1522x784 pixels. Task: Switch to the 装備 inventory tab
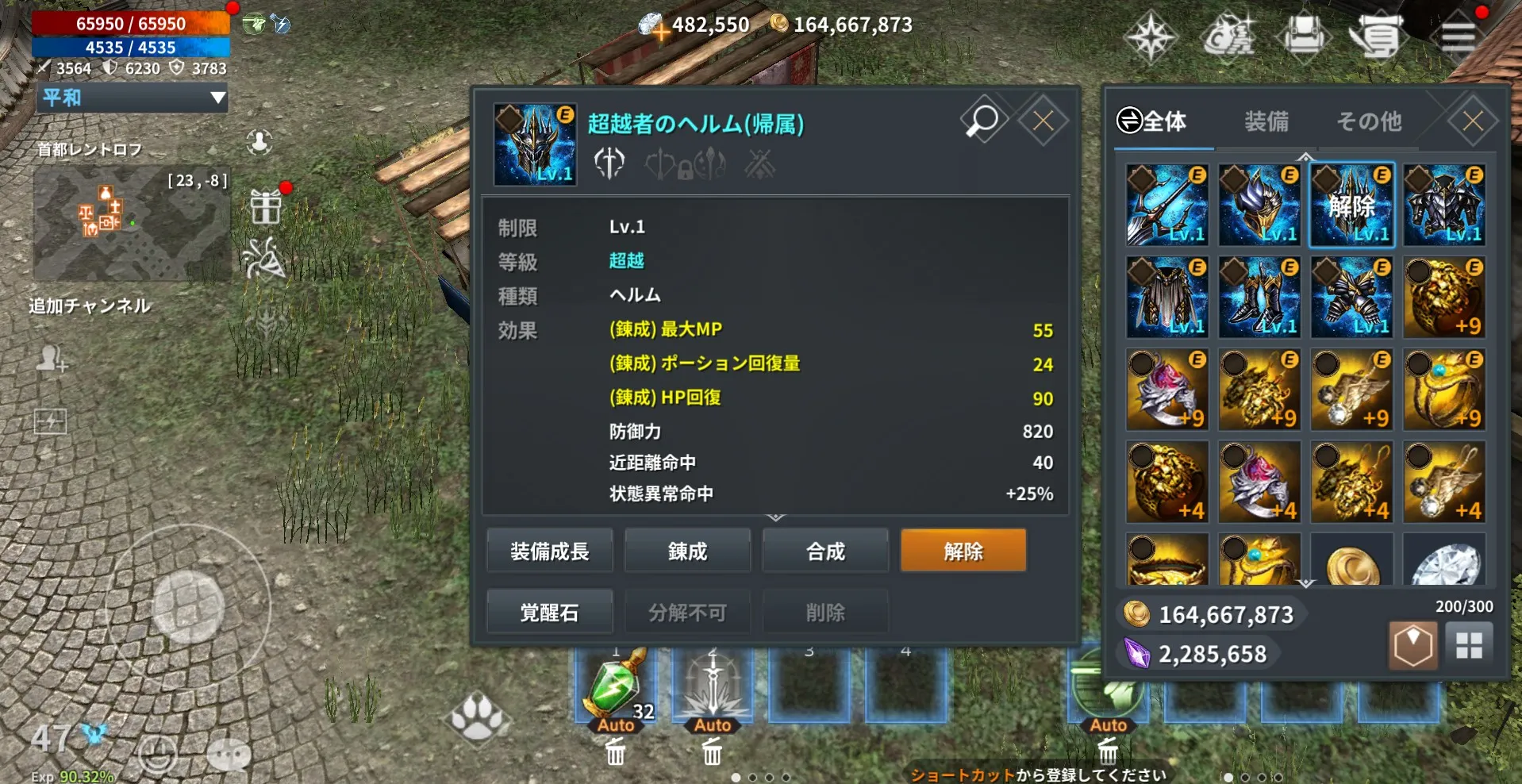pyautogui.click(x=1265, y=121)
